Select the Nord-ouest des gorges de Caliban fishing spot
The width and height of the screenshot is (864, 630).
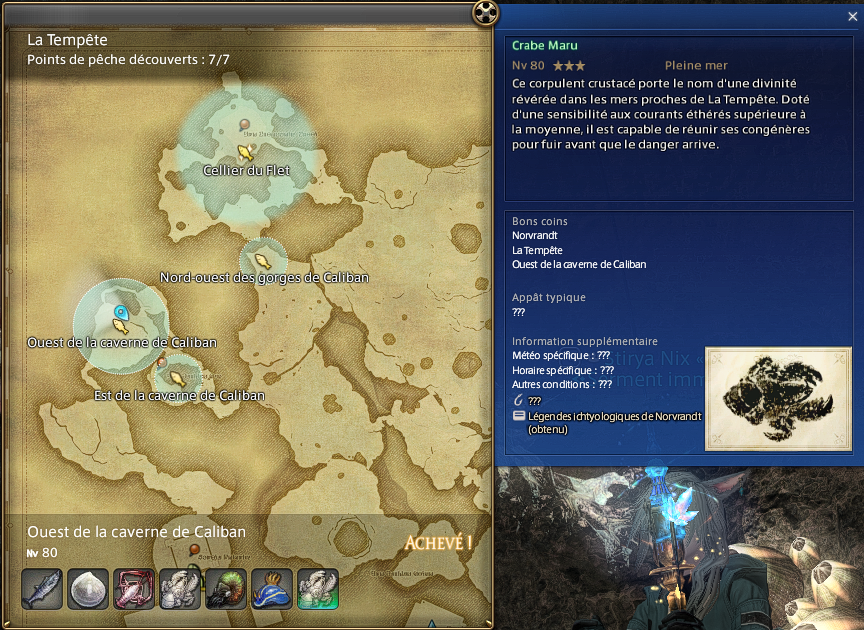click(x=262, y=259)
